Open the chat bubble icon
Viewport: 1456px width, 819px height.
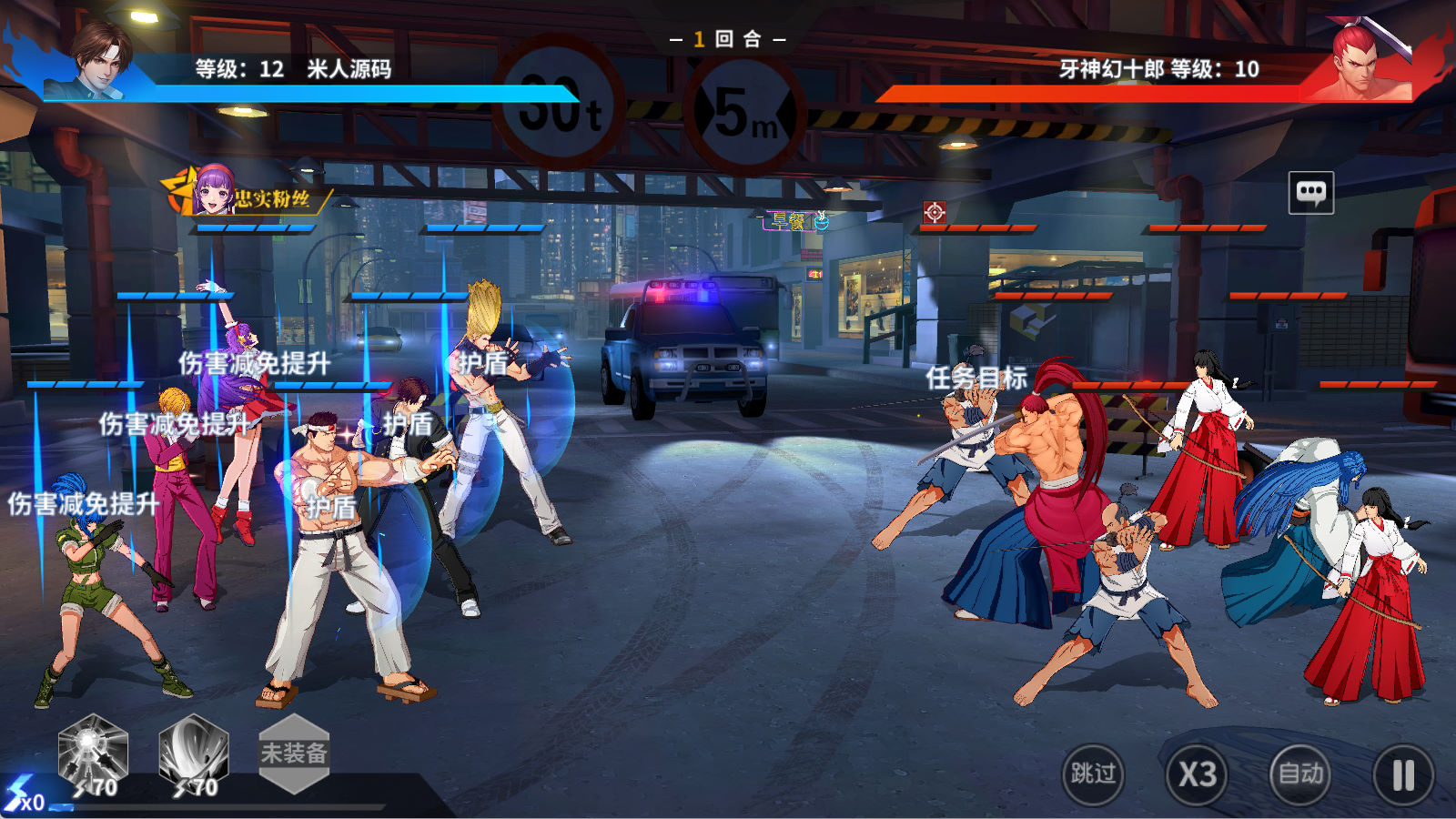[1311, 192]
